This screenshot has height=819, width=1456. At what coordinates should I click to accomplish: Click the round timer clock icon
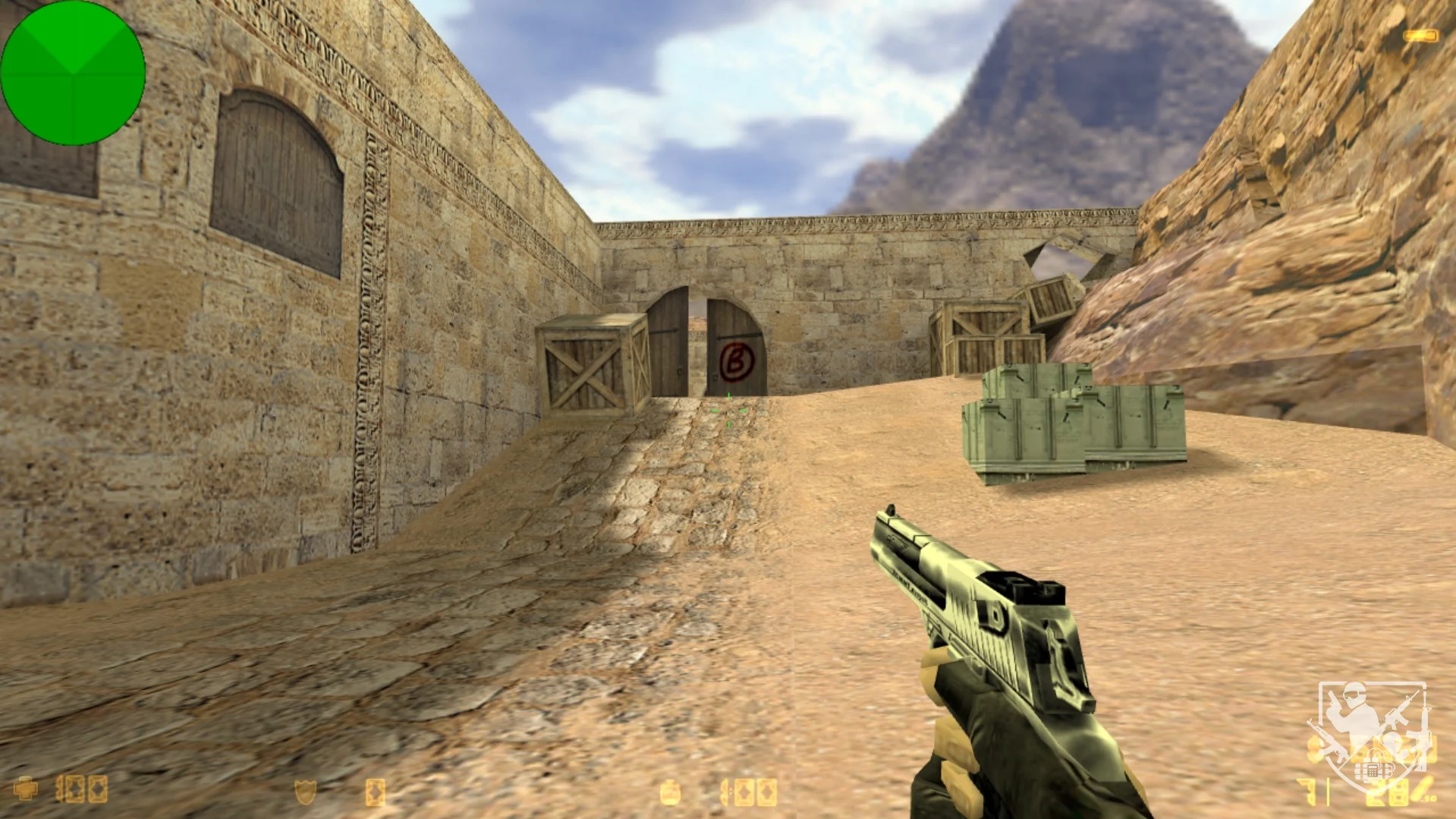(x=669, y=793)
